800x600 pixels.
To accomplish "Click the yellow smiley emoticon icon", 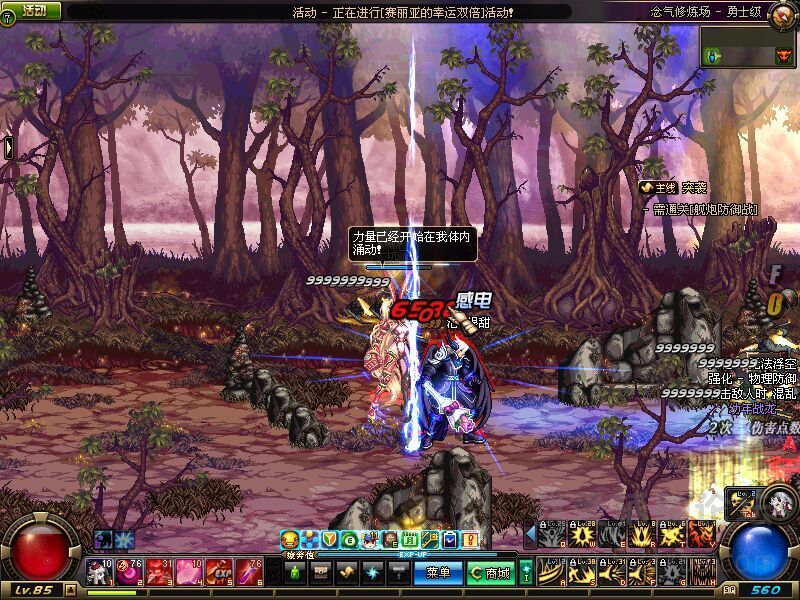I will (x=290, y=540).
